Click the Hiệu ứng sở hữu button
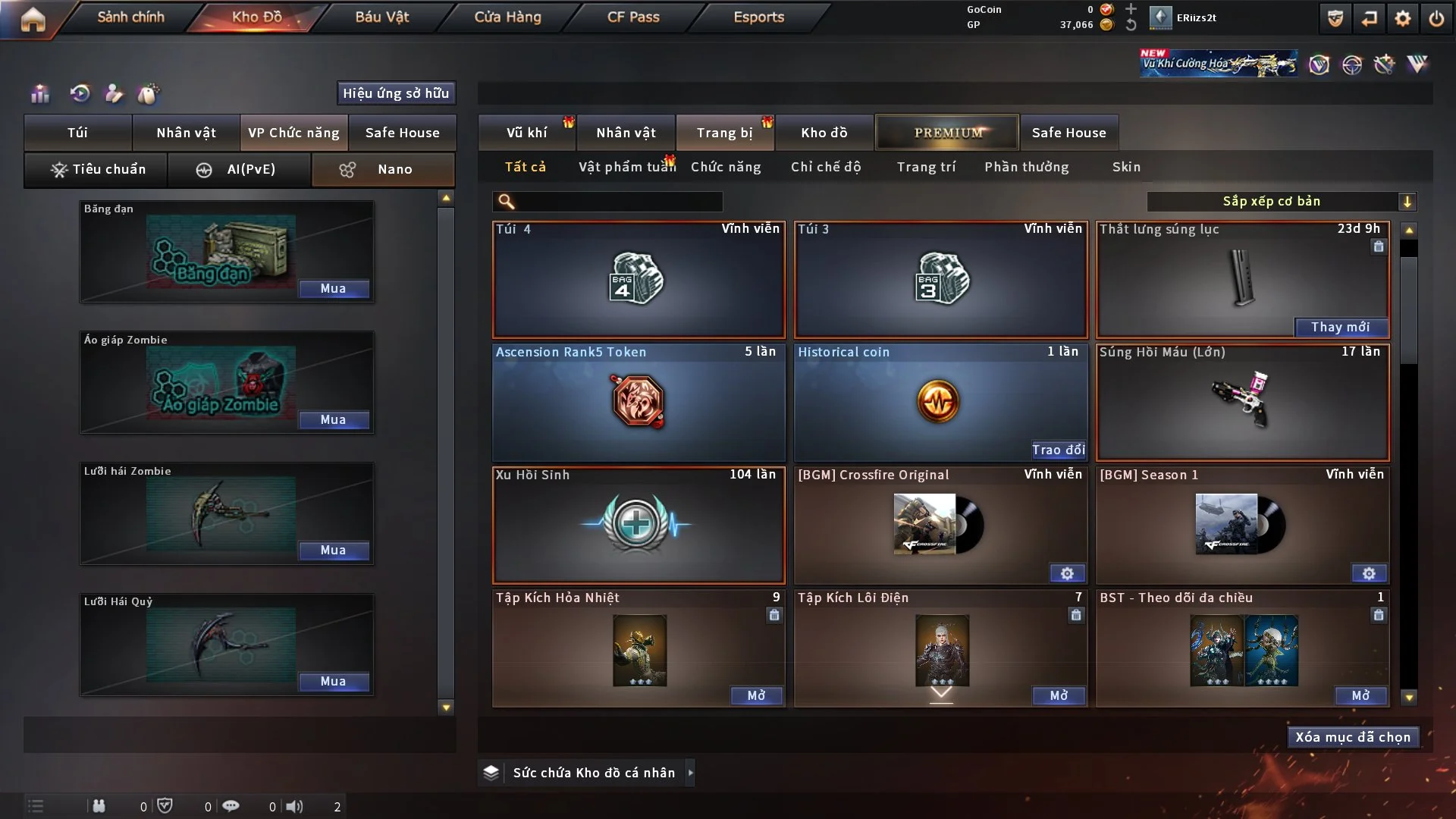 396,93
